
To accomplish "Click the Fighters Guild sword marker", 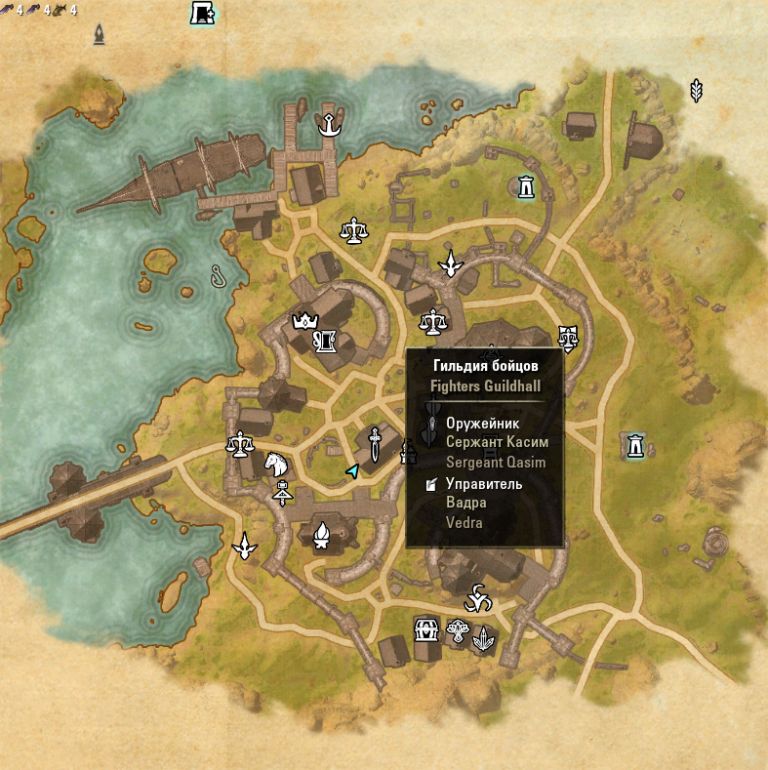I will pyautogui.click(x=374, y=440).
